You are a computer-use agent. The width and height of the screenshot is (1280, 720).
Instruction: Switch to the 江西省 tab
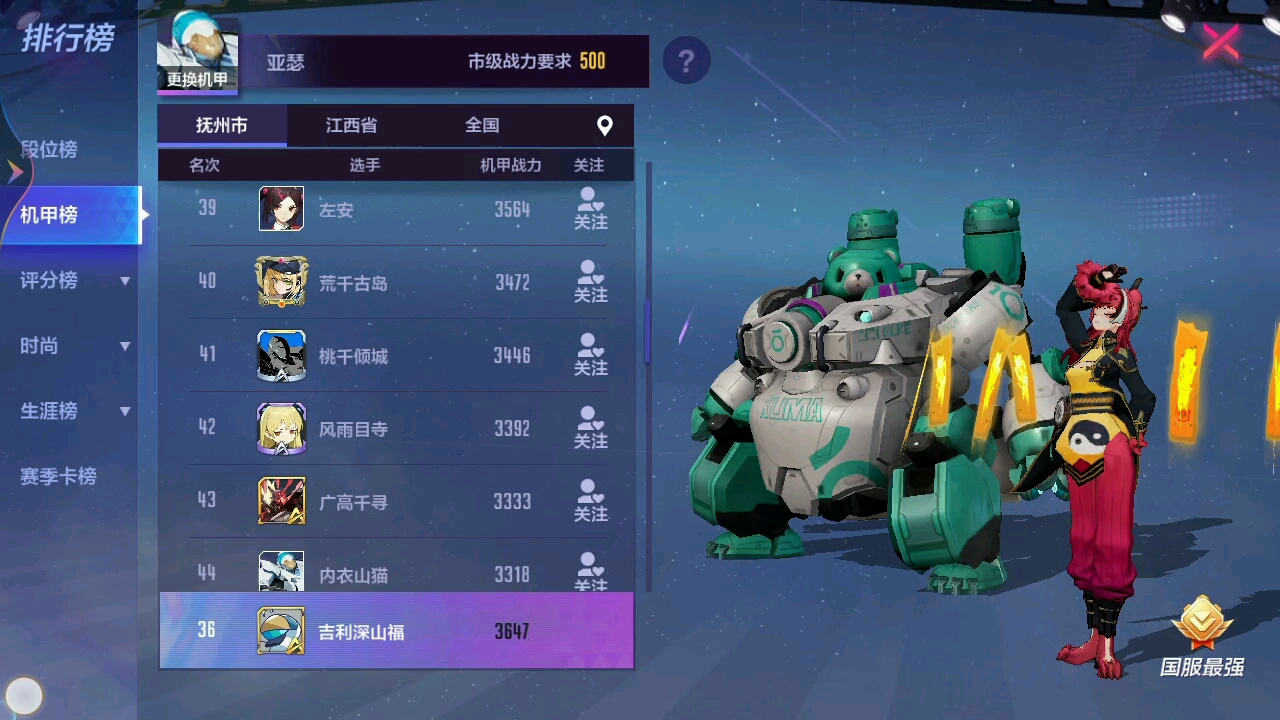tap(350, 125)
